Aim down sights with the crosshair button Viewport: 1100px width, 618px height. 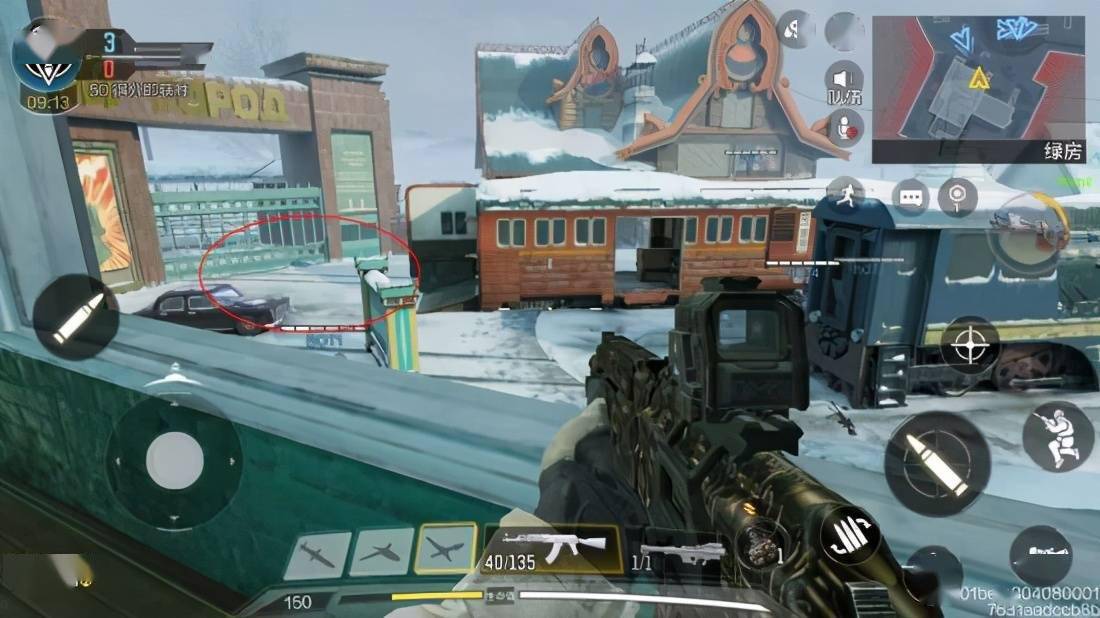click(969, 345)
